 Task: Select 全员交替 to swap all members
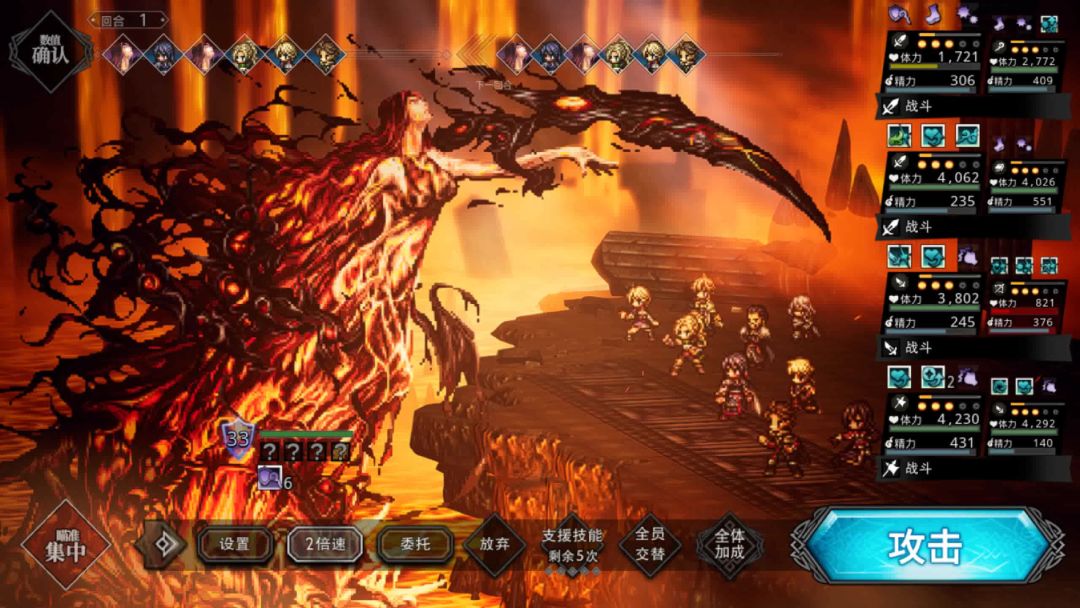pyautogui.click(x=650, y=545)
